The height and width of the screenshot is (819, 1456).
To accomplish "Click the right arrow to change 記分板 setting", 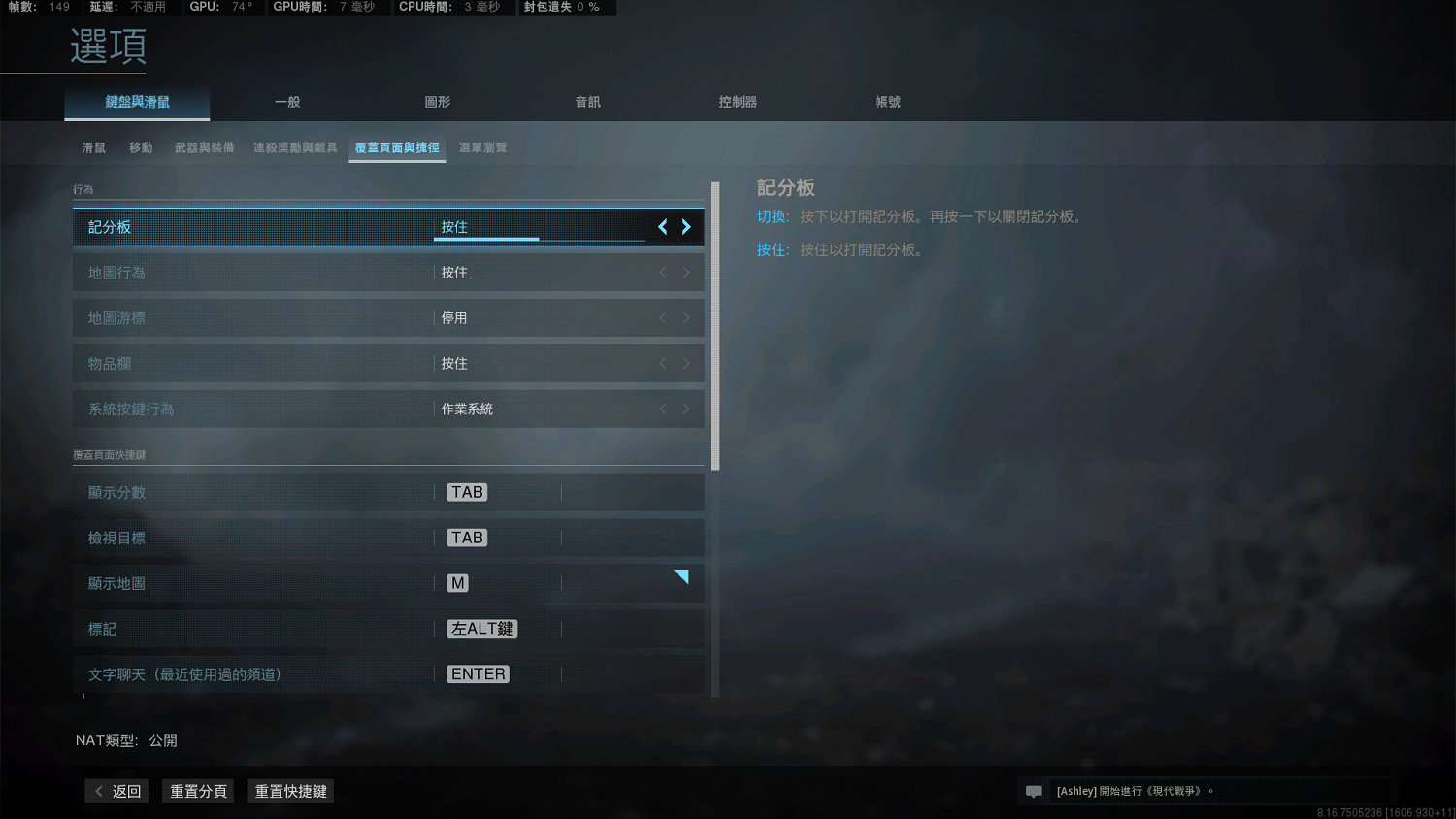I will [x=686, y=226].
